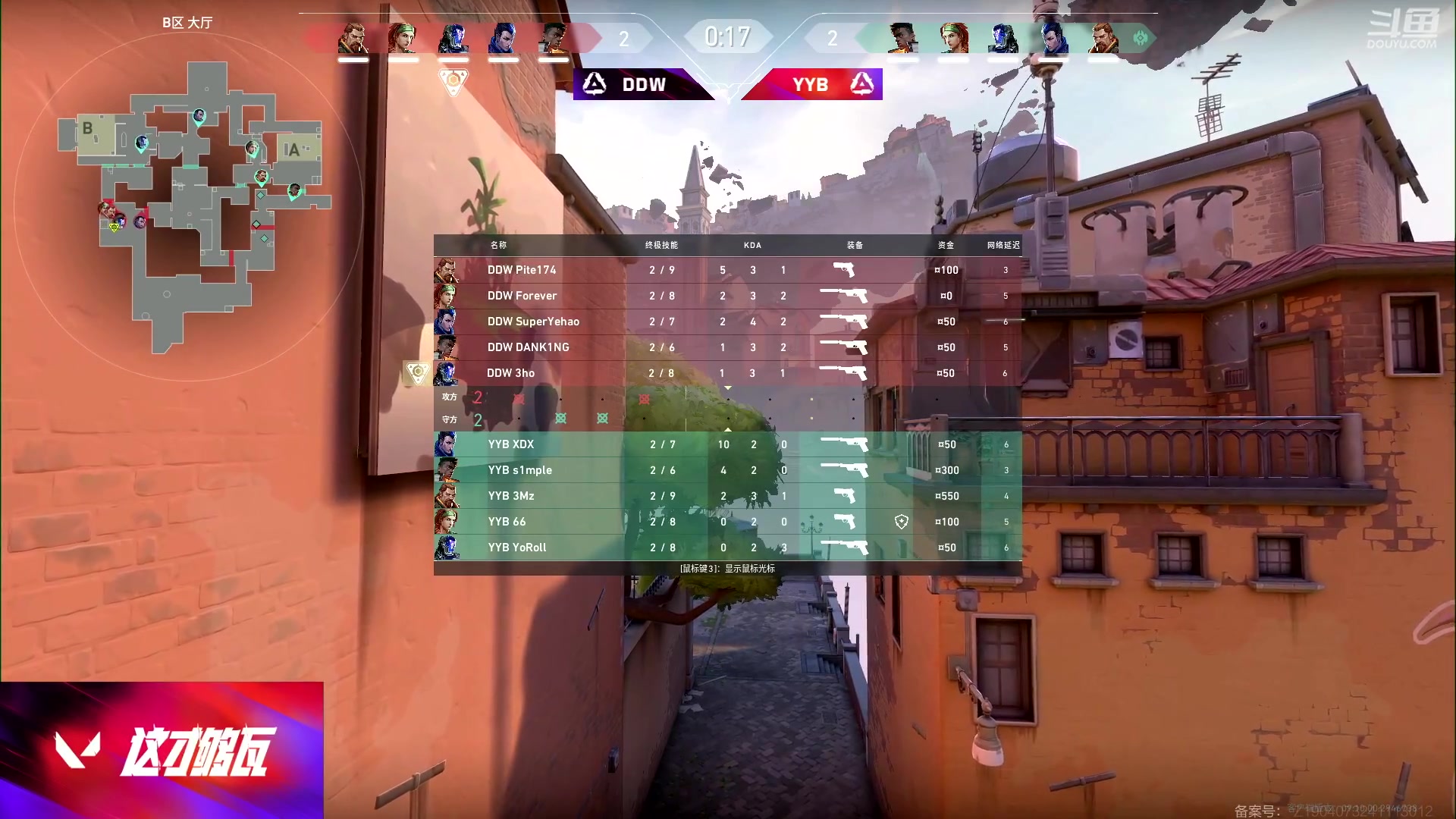
Task: Select the DDW team banner
Action: pos(643,84)
